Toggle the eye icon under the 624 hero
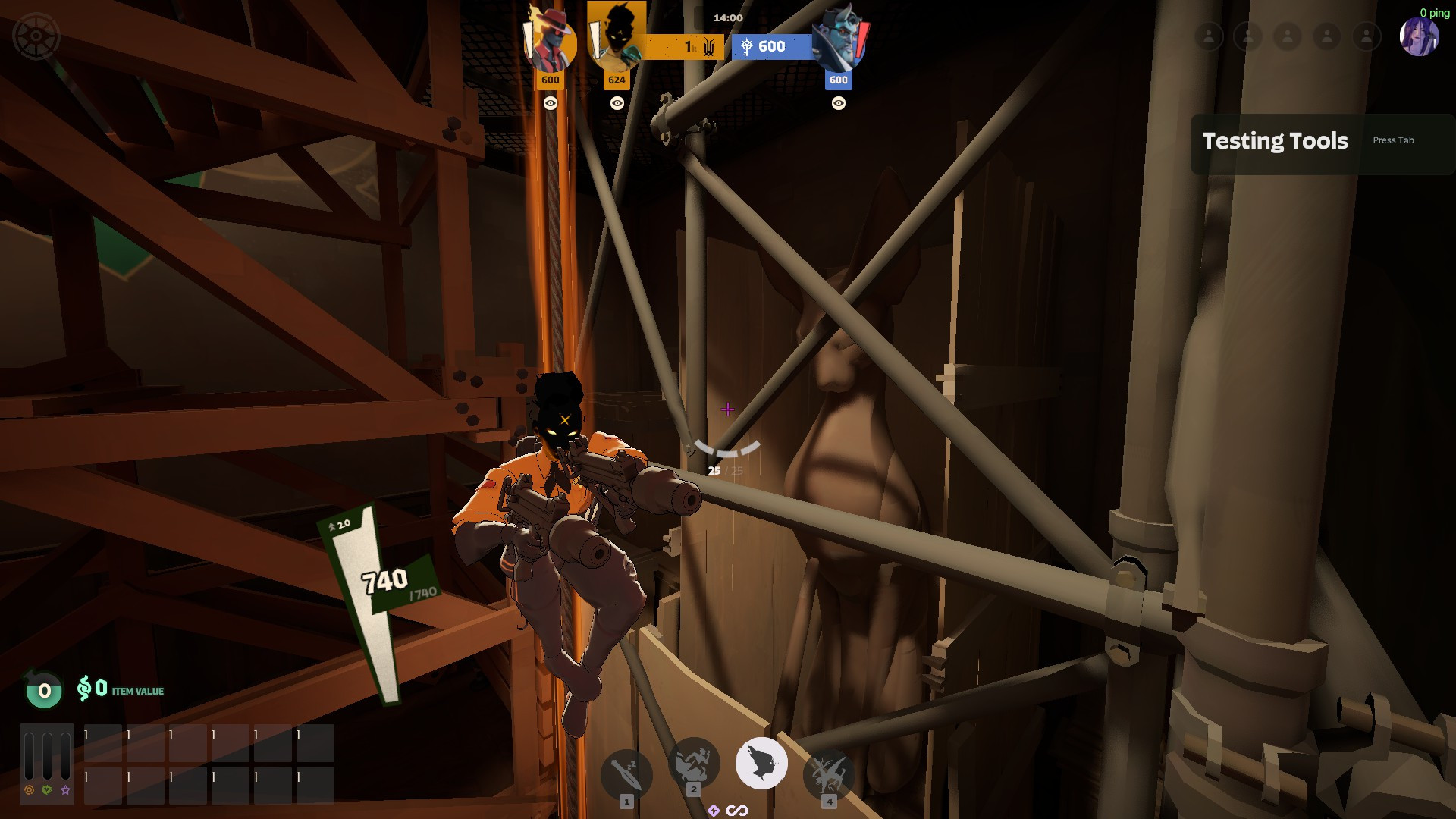This screenshot has width=1456, height=819. pyautogui.click(x=617, y=103)
